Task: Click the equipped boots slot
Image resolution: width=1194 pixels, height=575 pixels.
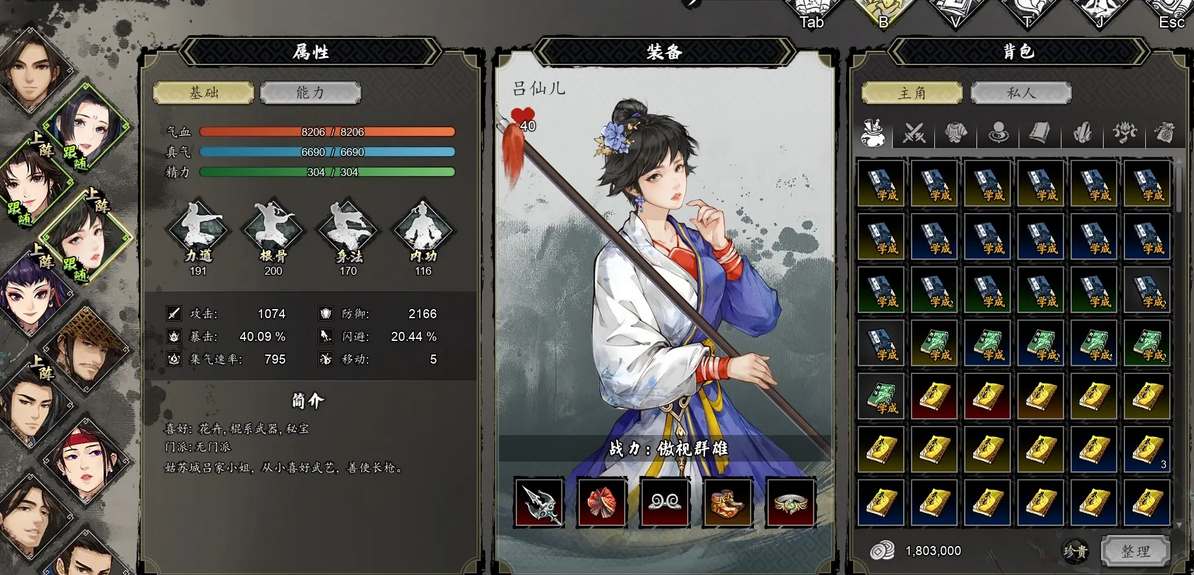Action: [728, 502]
